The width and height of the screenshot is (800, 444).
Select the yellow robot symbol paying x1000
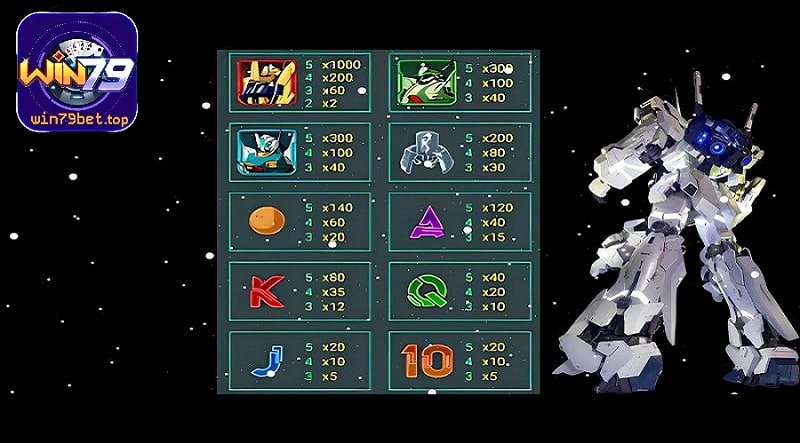(266, 82)
